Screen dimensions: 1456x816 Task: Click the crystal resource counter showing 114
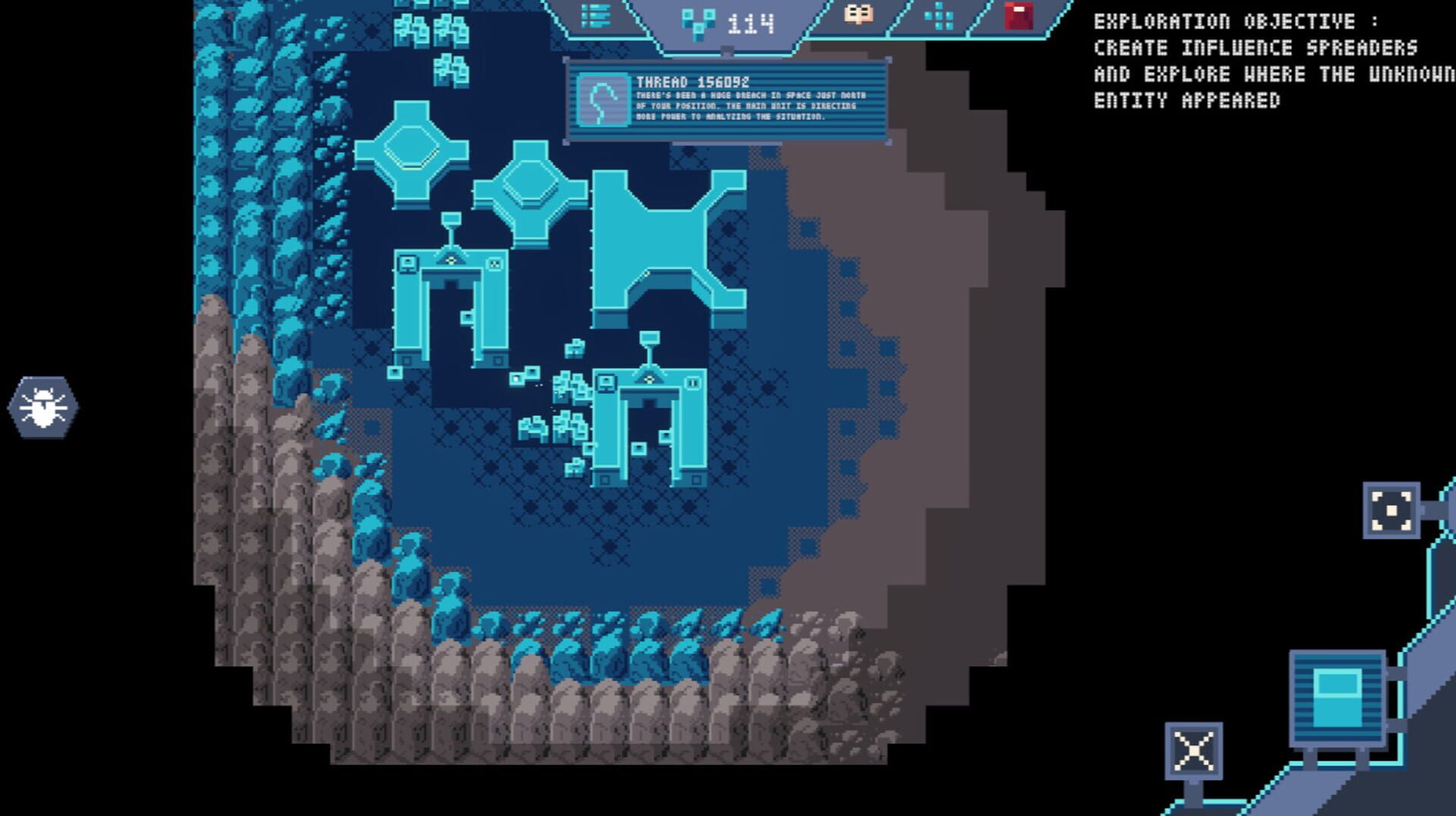click(720, 22)
